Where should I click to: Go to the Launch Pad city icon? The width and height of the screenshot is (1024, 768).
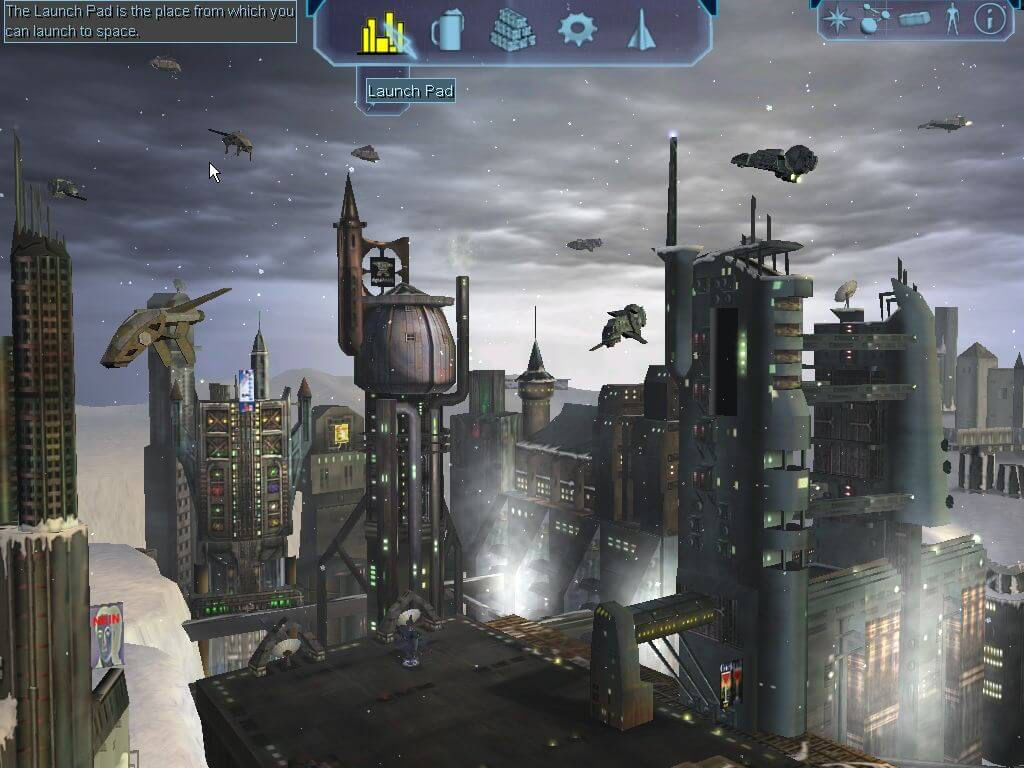tap(381, 34)
